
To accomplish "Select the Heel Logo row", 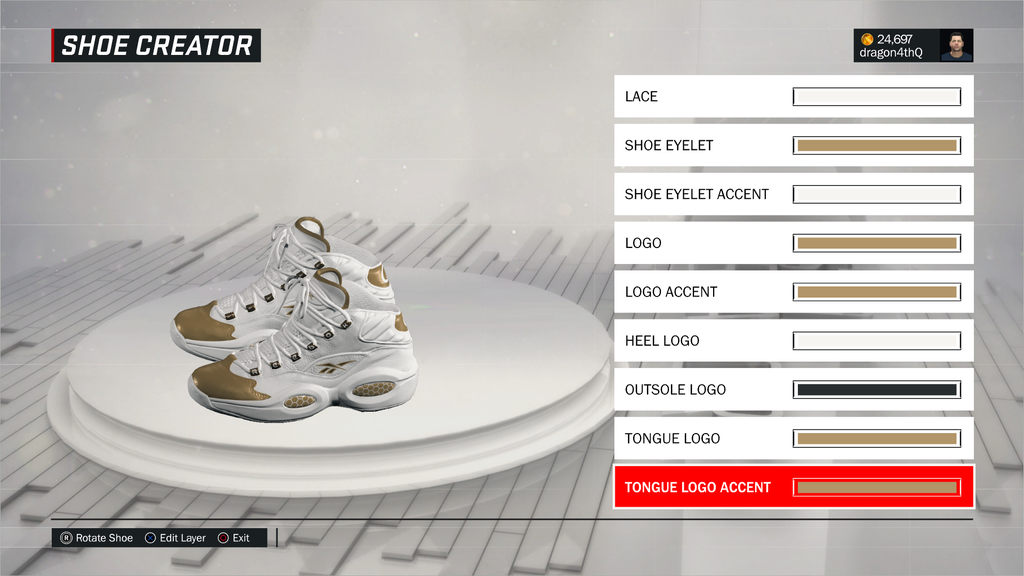I will [700, 341].
